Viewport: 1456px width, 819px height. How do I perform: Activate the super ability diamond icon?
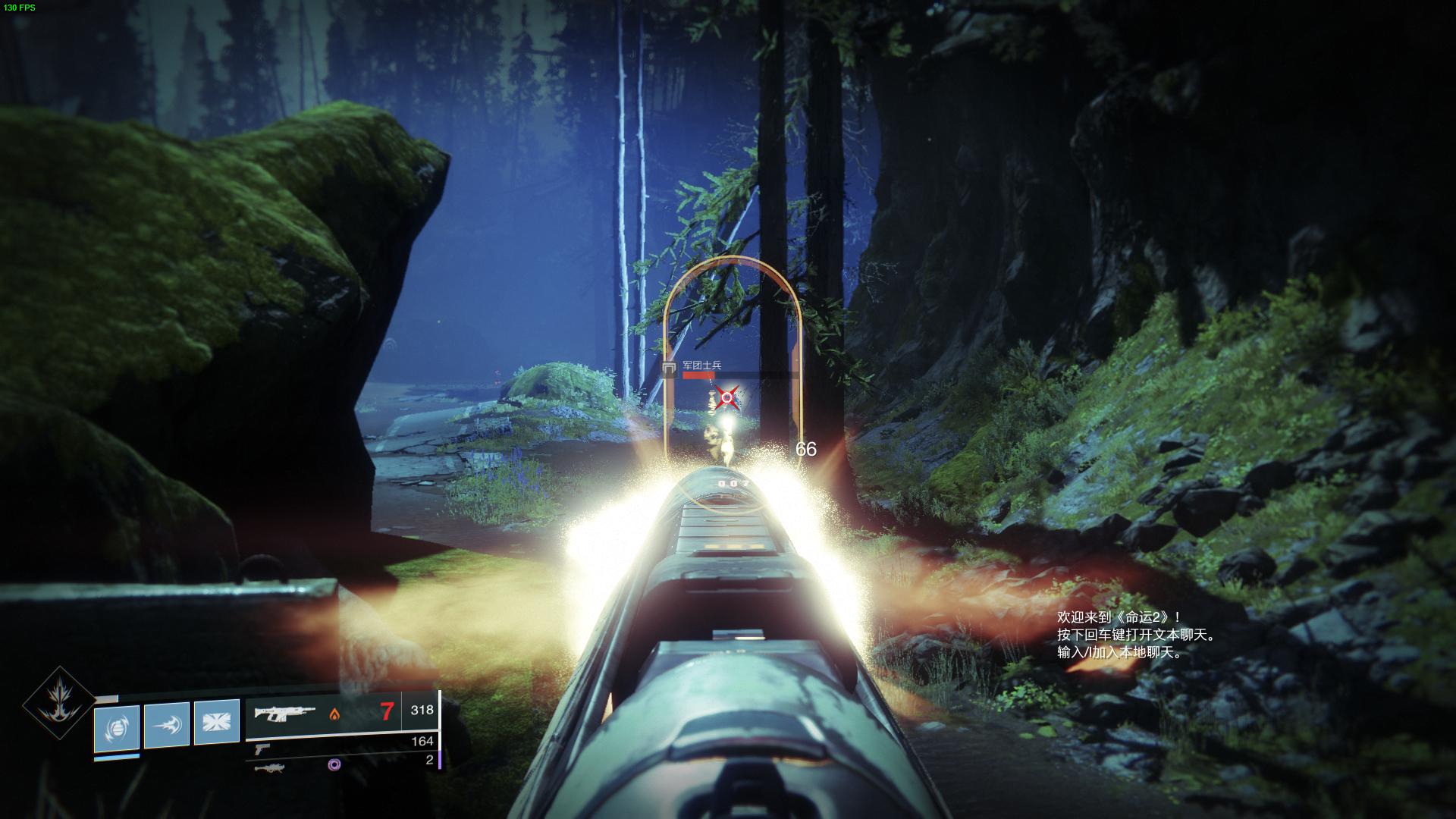click(58, 703)
